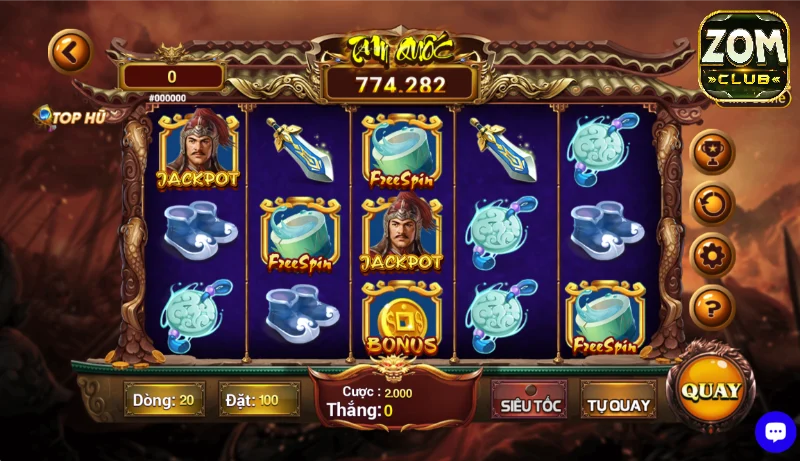Image resolution: width=800 pixels, height=461 pixels.
Task: Start auto spin with TỰ QUAY
Action: [x=618, y=405]
